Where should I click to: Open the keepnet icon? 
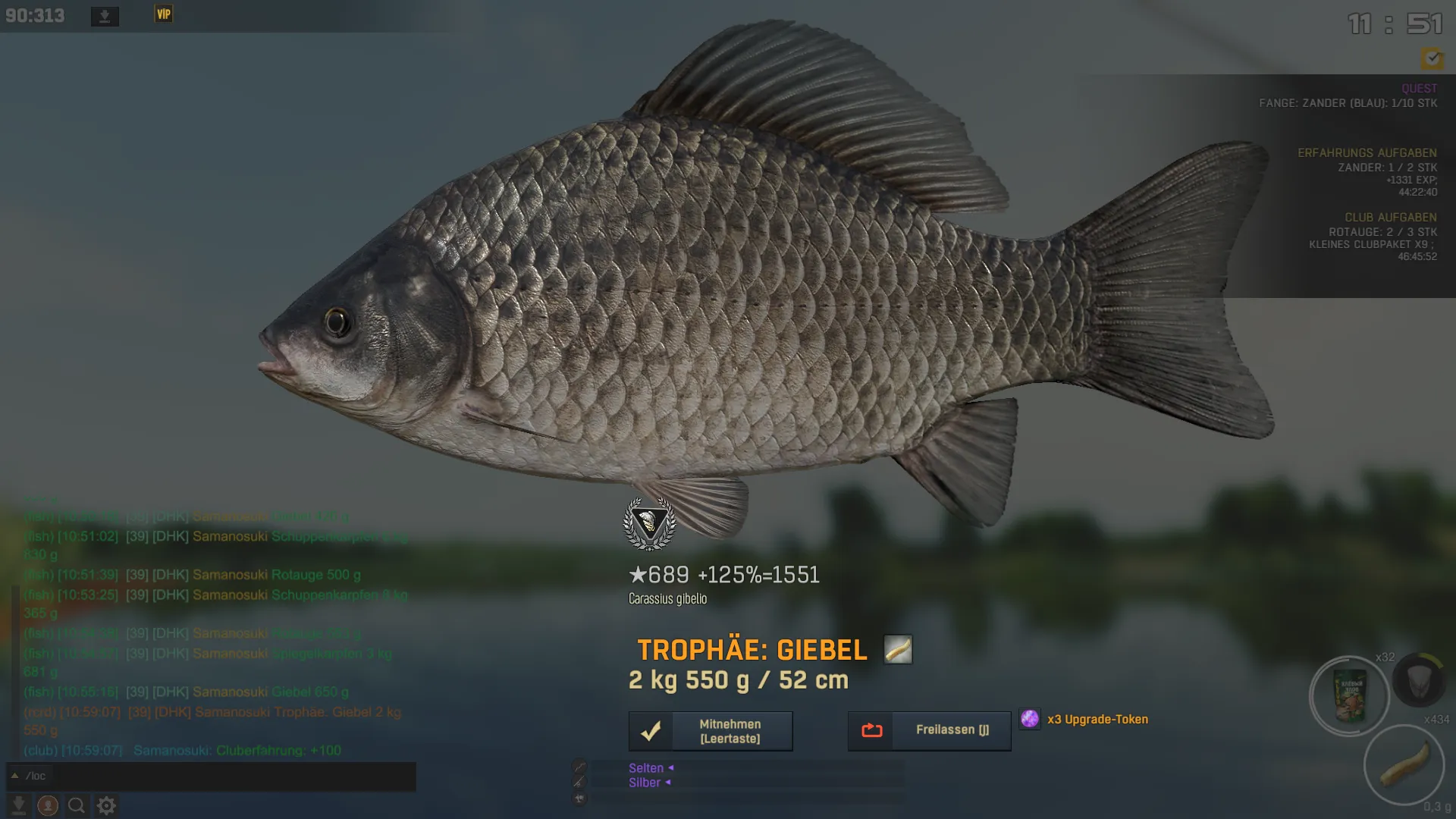coord(1419,680)
